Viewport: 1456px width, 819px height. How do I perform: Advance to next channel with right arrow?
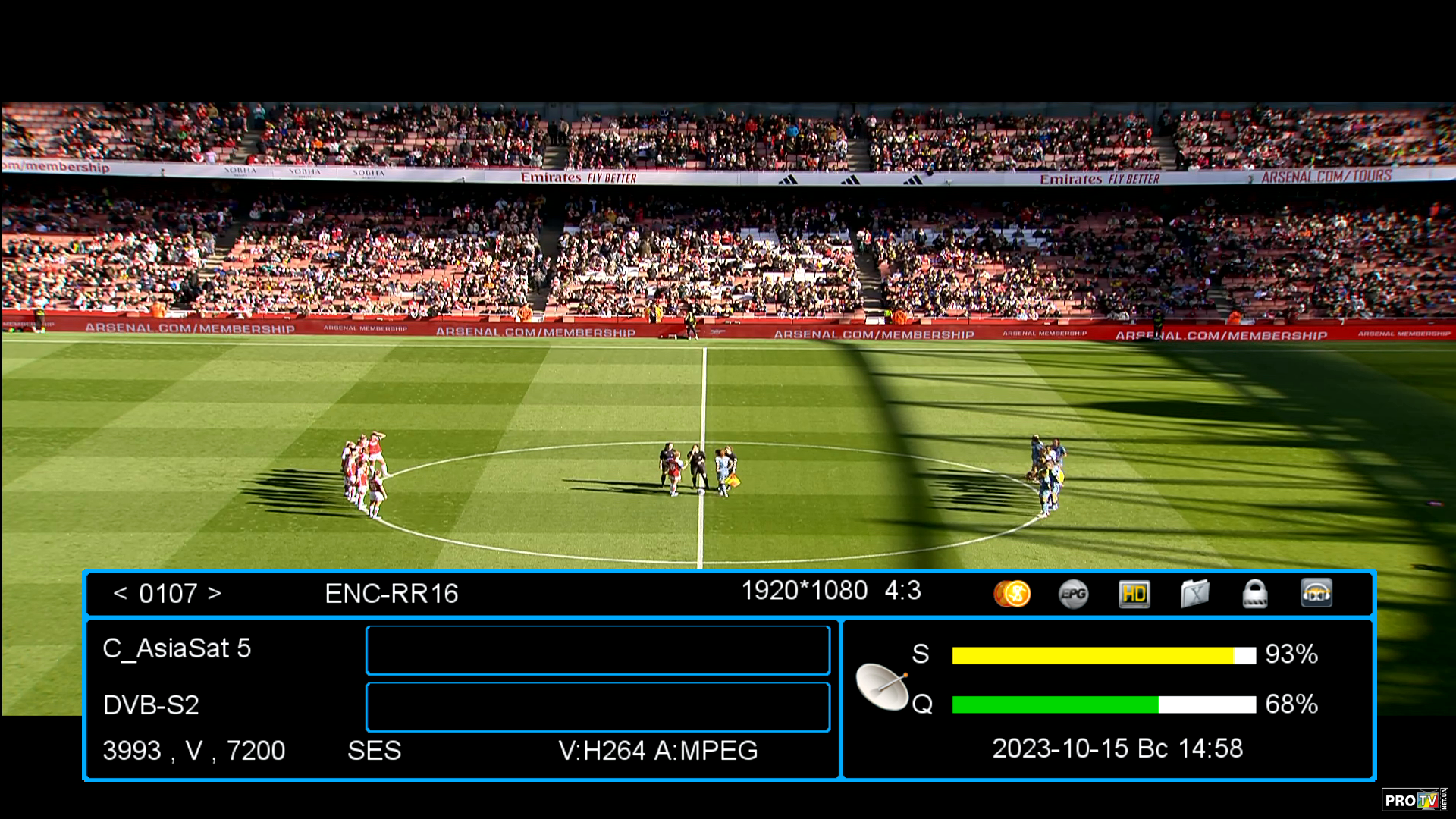(215, 593)
